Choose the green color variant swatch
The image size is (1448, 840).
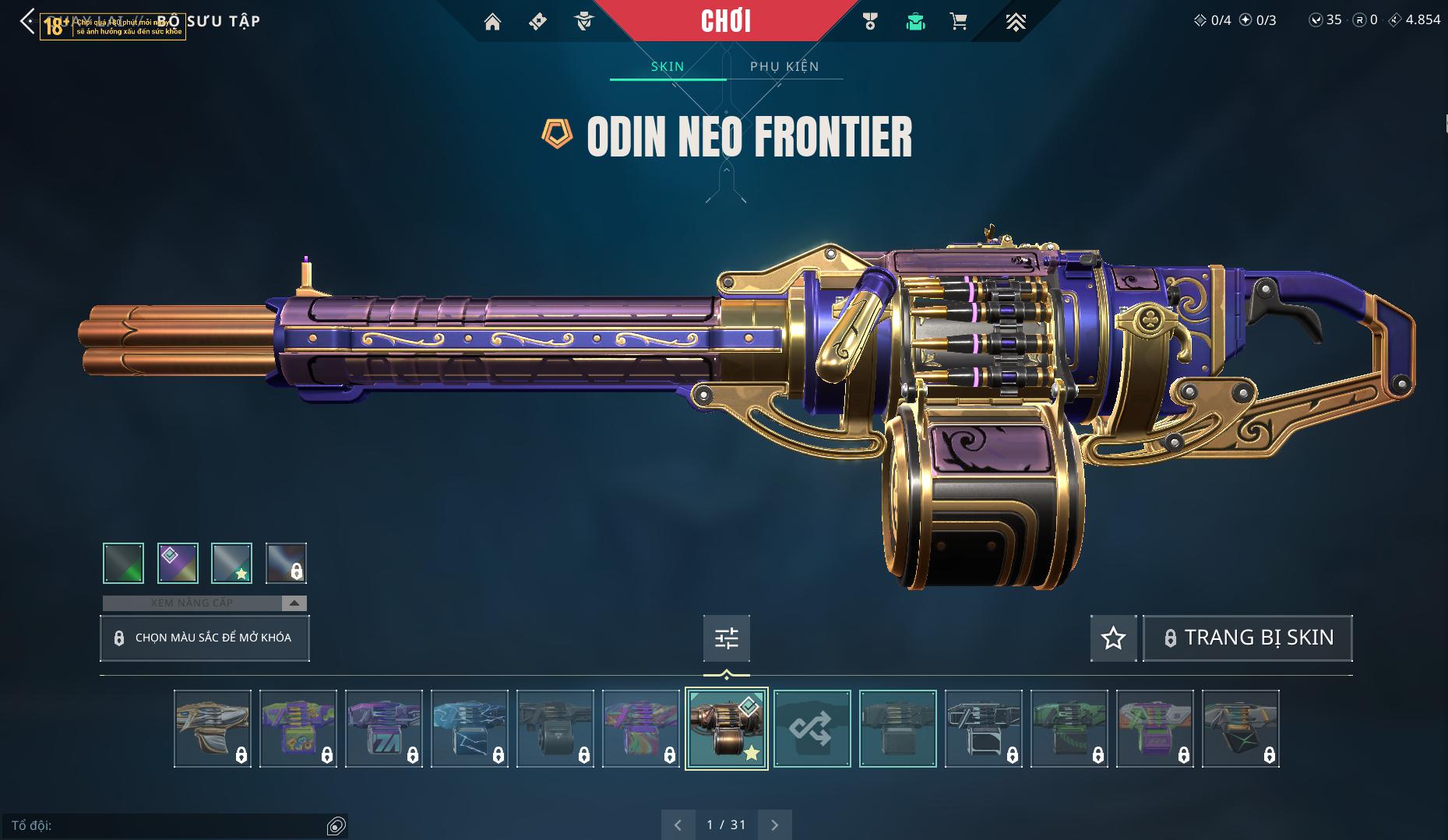click(x=124, y=563)
